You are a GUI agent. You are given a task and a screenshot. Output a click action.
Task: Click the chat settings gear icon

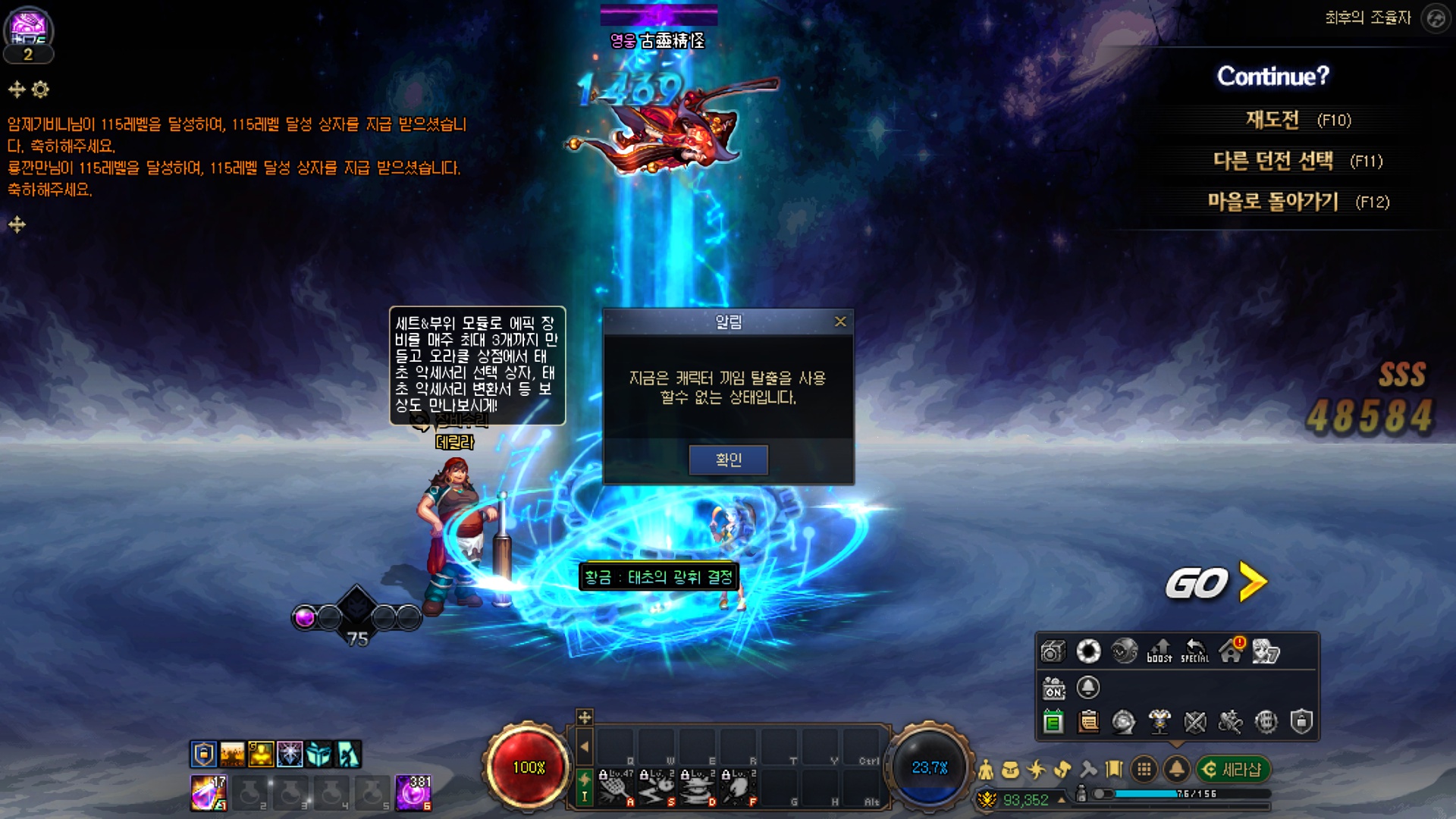click(x=40, y=89)
